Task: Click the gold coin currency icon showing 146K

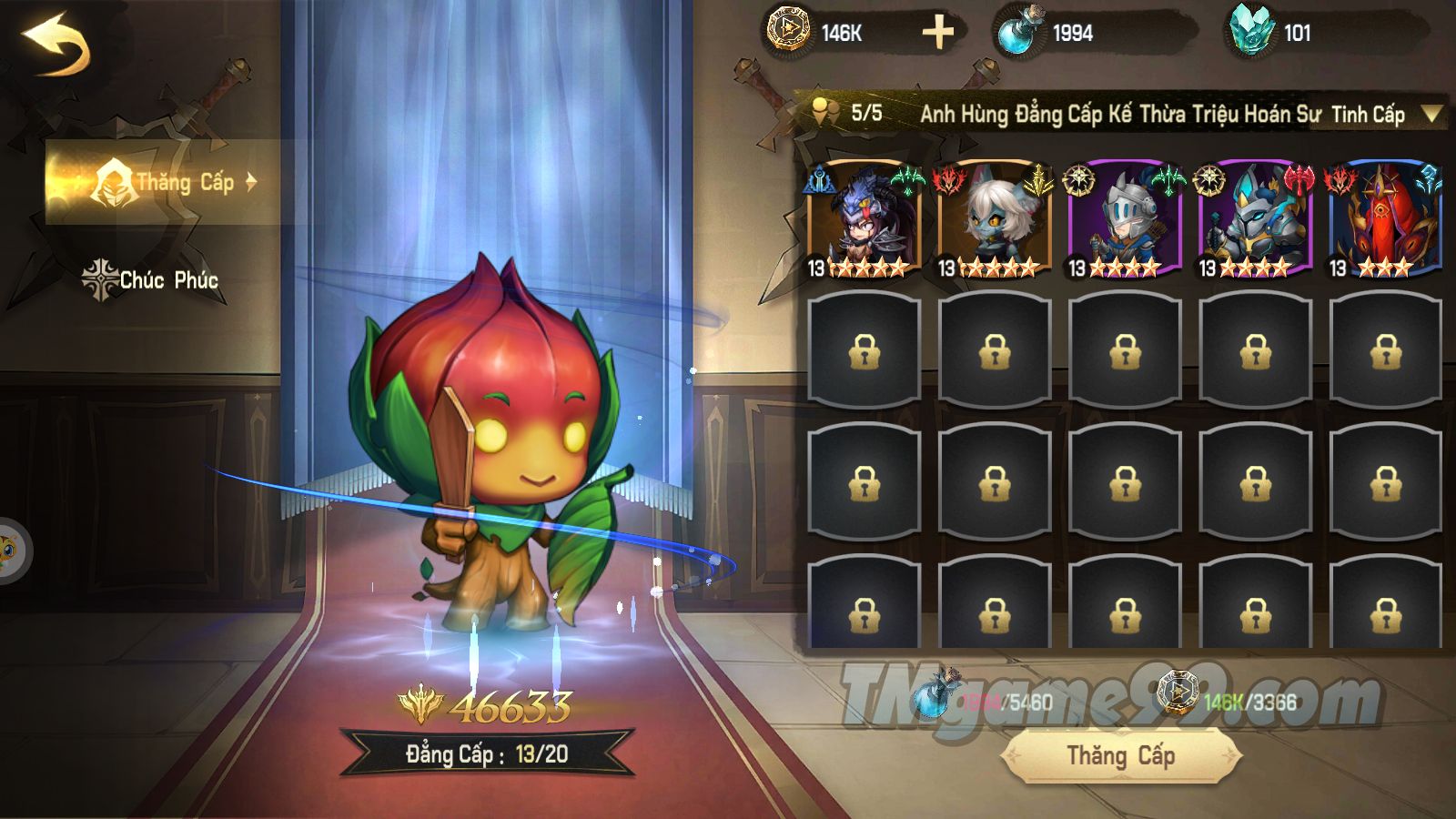Action: click(788, 29)
